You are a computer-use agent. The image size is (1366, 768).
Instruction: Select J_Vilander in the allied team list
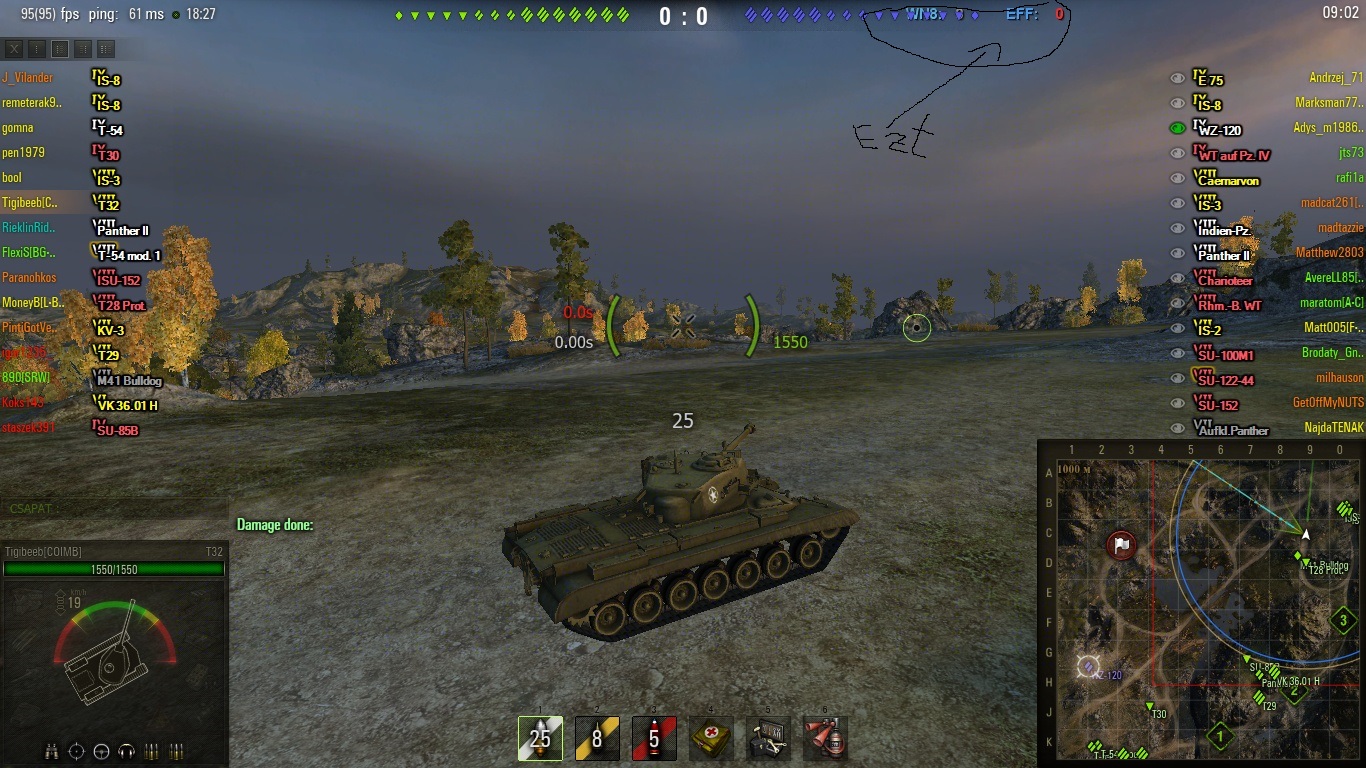(x=60, y=78)
